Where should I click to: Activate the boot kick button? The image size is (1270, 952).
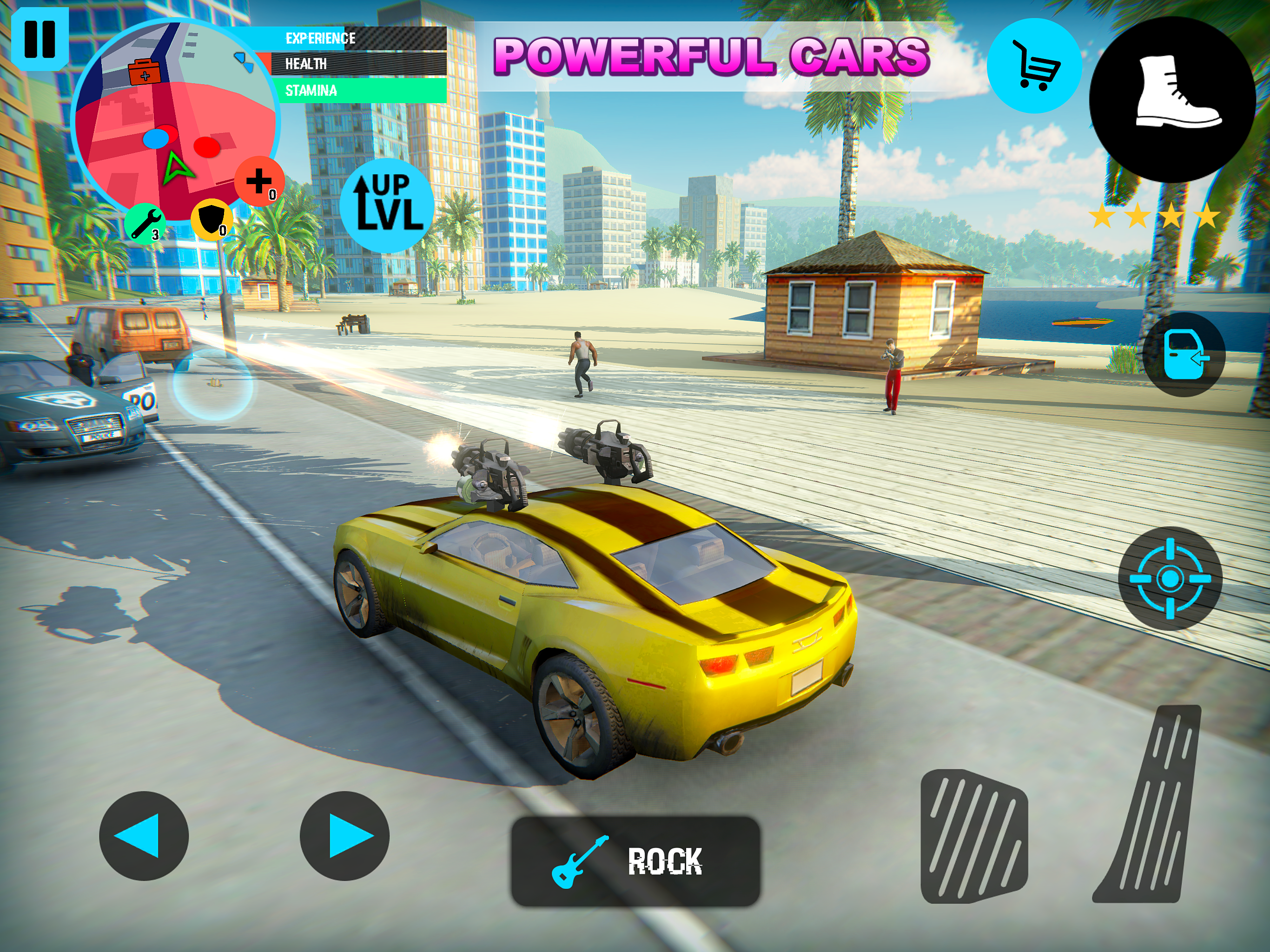point(1172,99)
